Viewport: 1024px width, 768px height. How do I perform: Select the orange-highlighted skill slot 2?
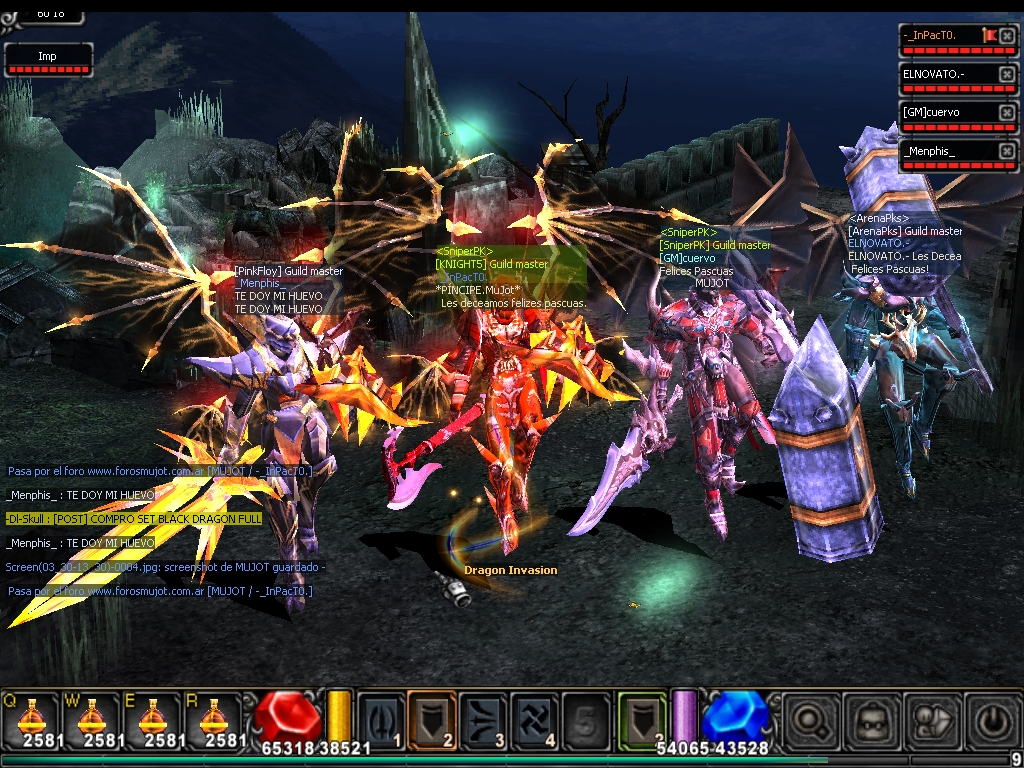[x=431, y=718]
